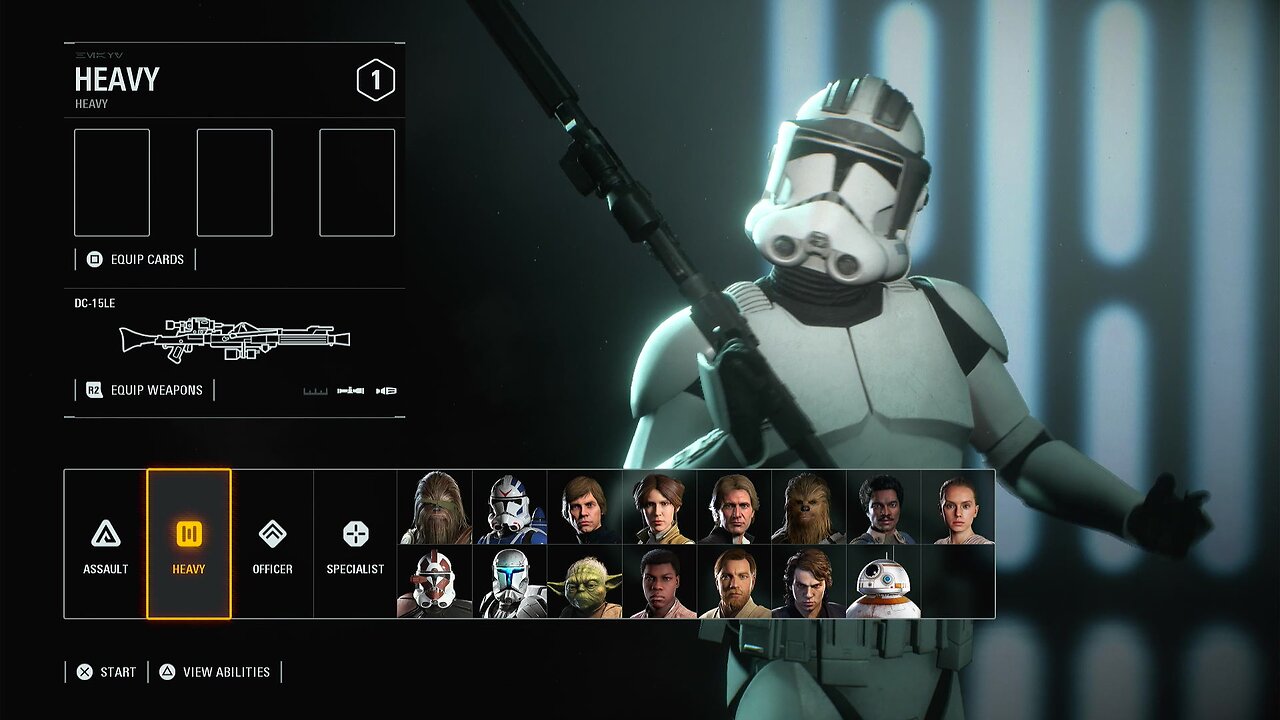Choose the Heavy class tile

click(x=189, y=544)
